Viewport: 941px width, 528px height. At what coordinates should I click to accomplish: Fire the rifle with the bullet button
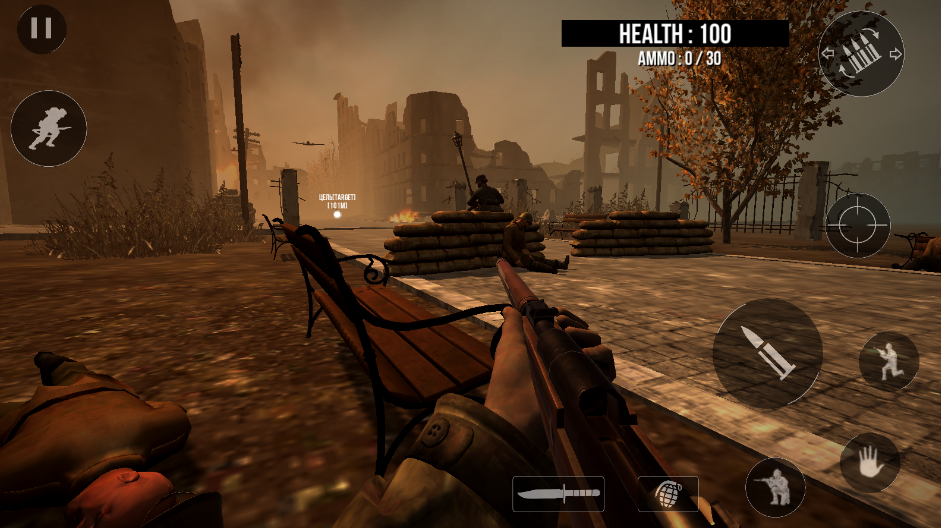pos(767,352)
